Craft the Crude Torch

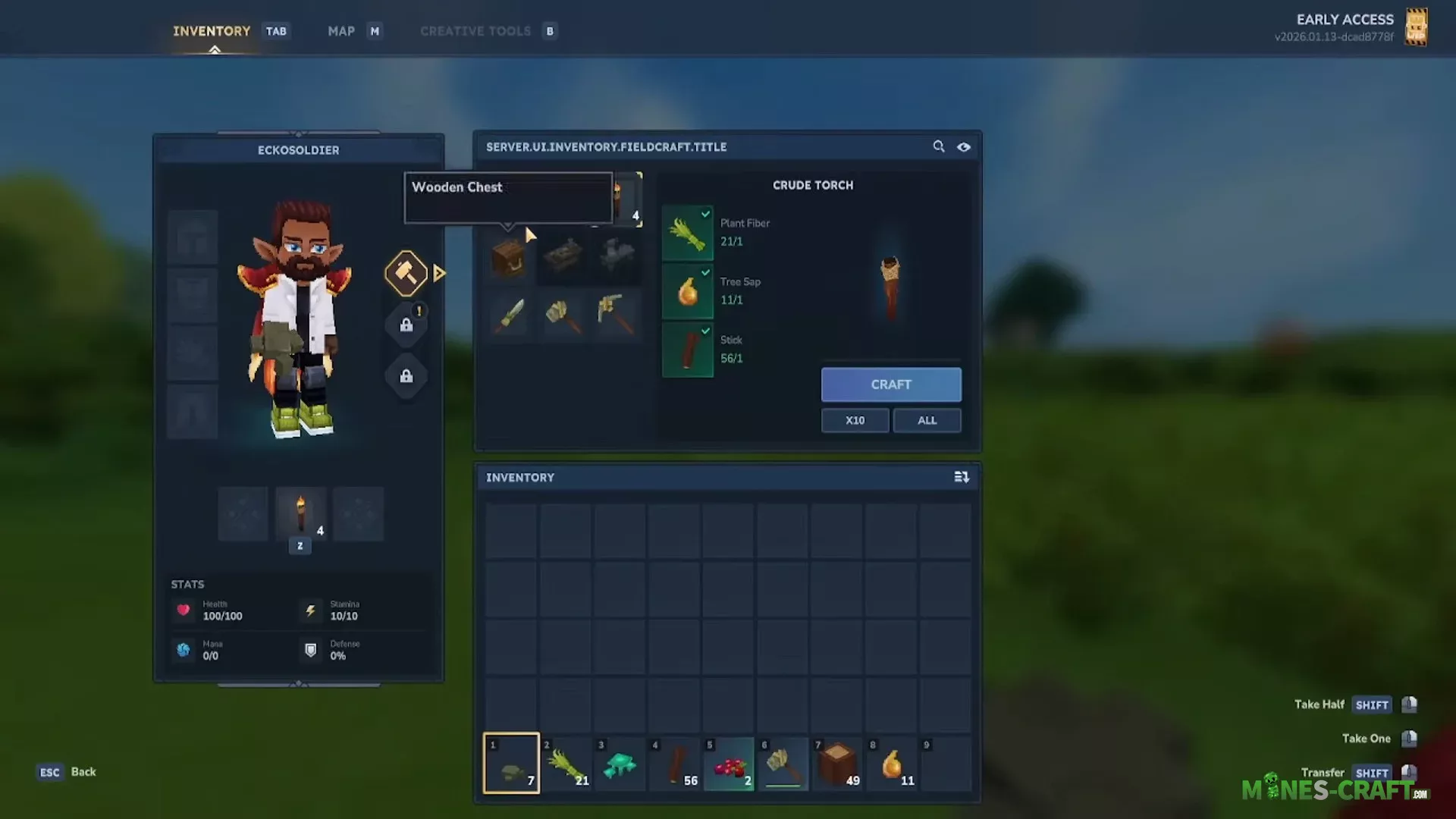[891, 384]
